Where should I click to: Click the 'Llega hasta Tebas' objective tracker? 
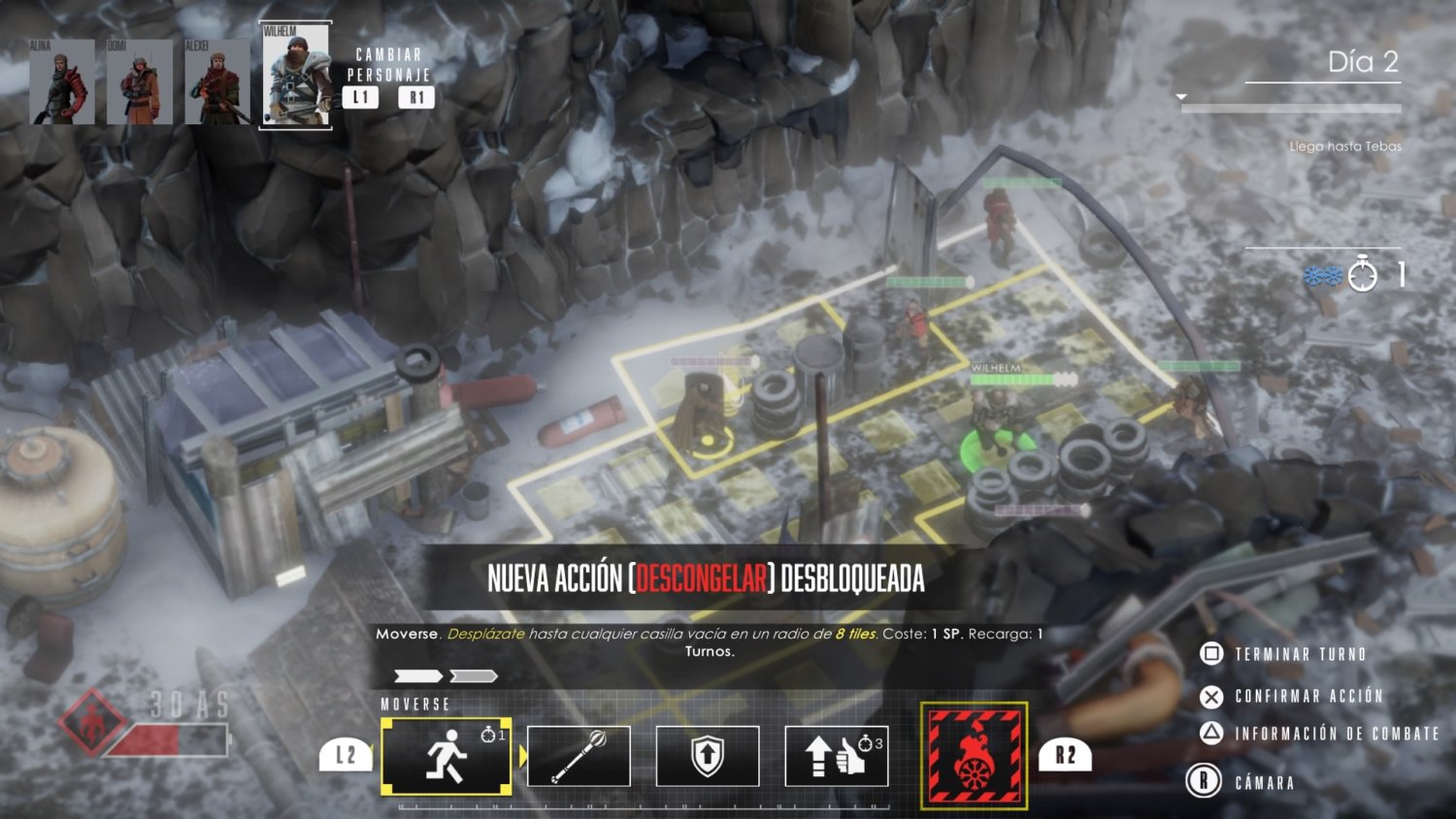click(1344, 147)
